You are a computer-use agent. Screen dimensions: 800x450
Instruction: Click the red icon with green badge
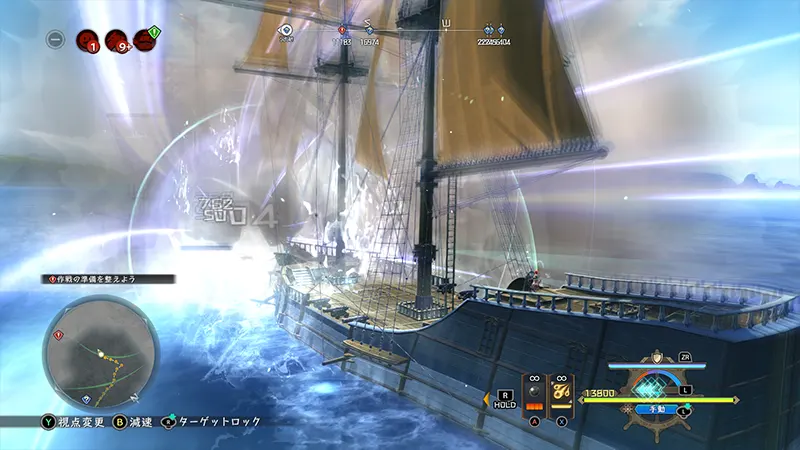pyautogui.click(x=145, y=40)
